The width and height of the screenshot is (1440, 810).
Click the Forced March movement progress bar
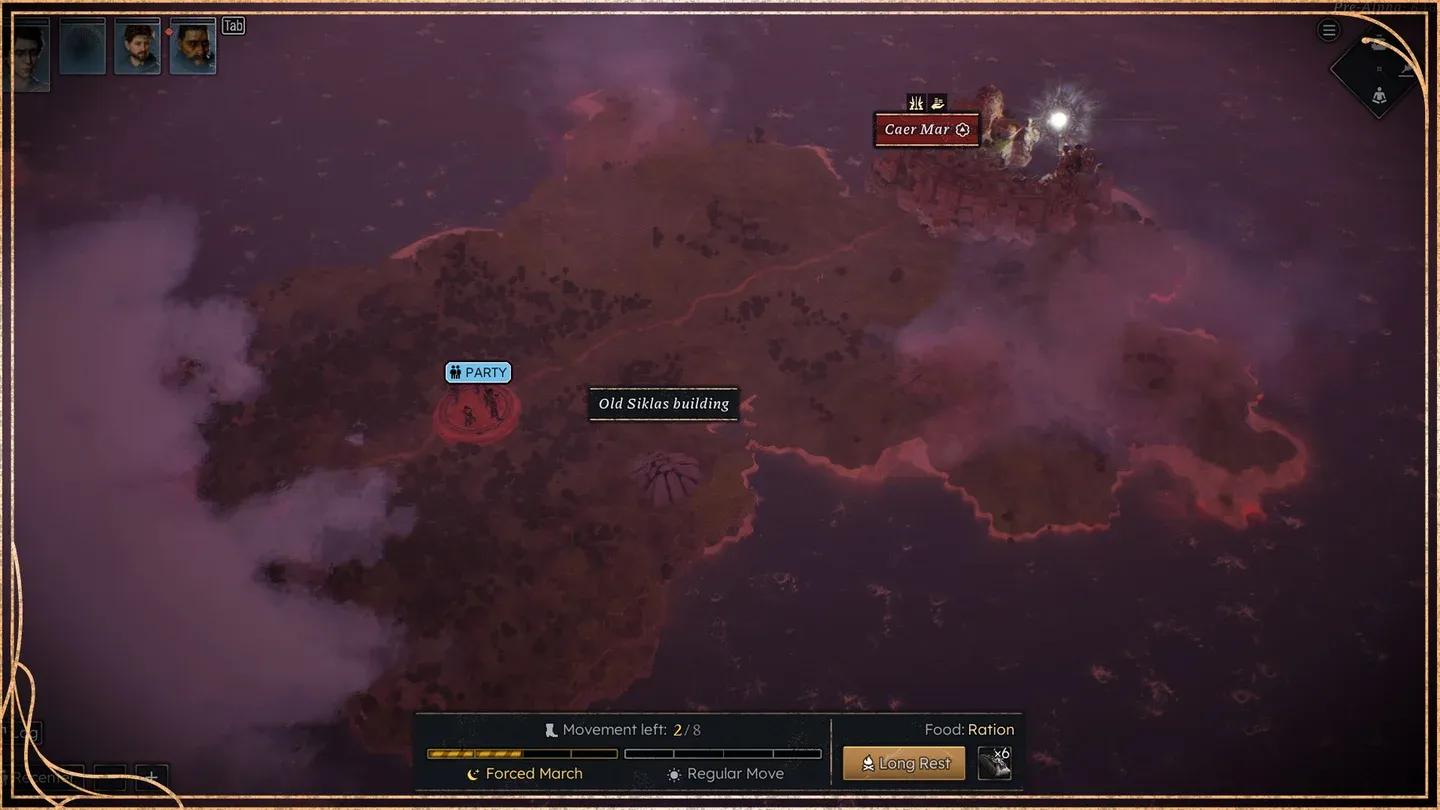[520, 753]
